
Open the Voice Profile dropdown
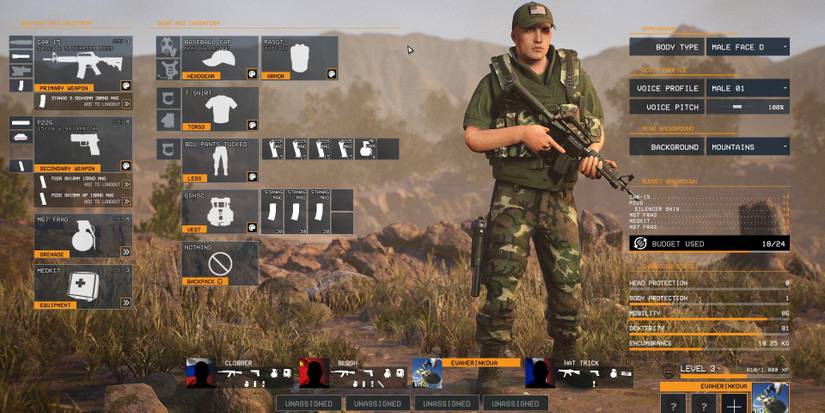746,88
